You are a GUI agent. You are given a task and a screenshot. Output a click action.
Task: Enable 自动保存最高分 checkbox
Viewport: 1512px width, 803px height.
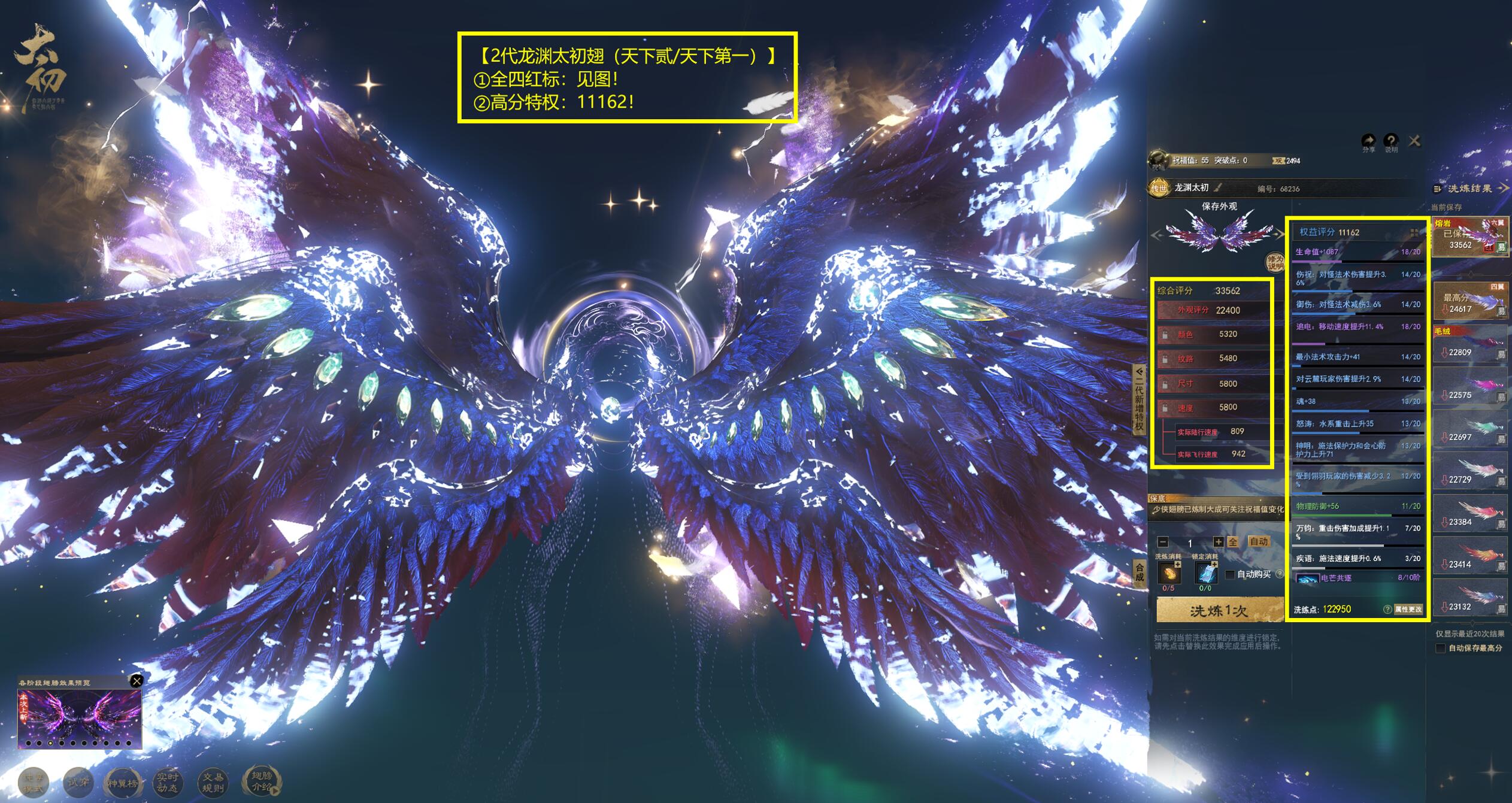(x=1441, y=648)
